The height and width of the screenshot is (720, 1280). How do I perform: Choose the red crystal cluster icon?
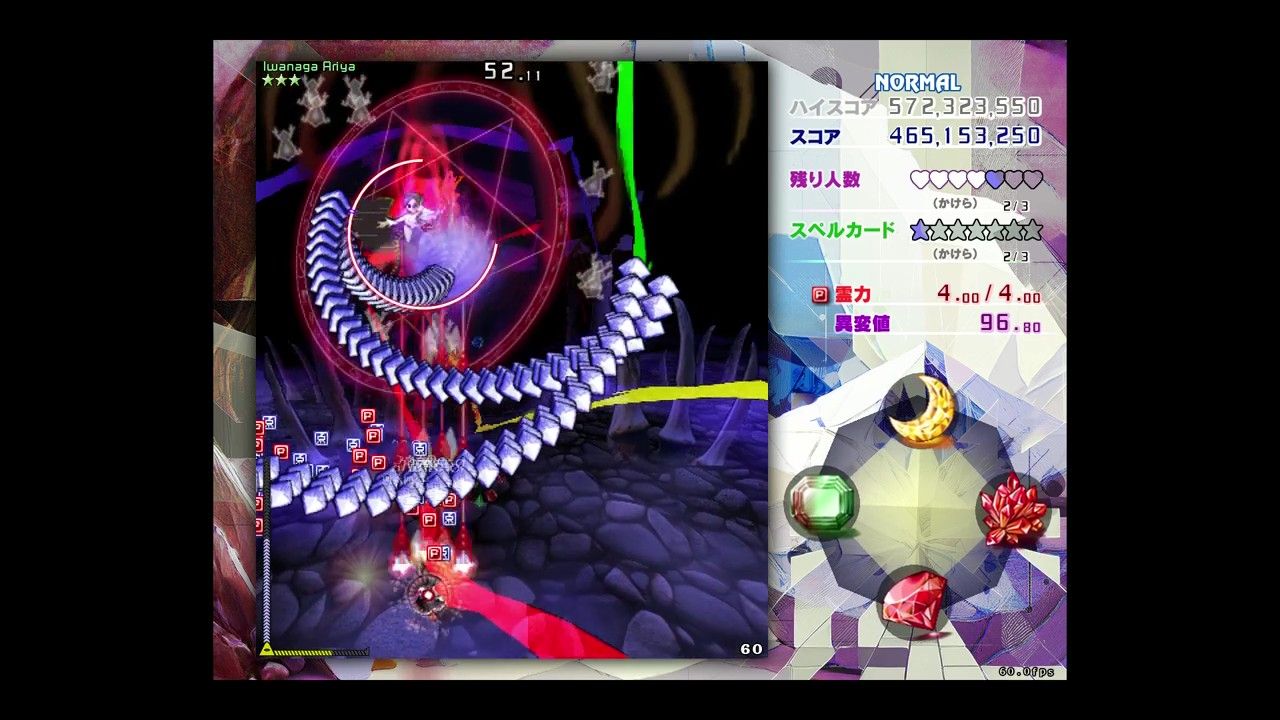coord(1012,511)
